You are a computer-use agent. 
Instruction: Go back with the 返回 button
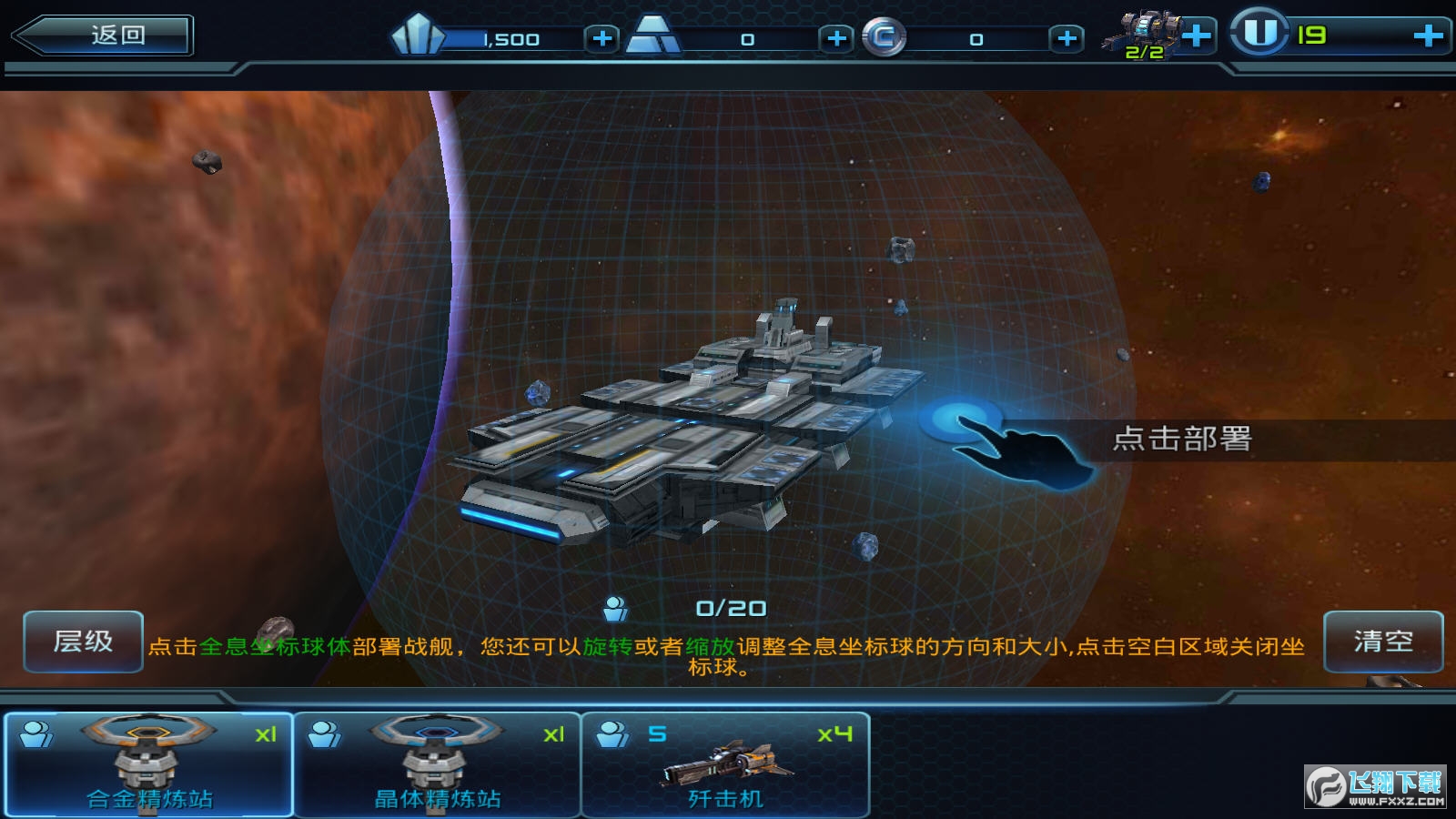point(103,35)
